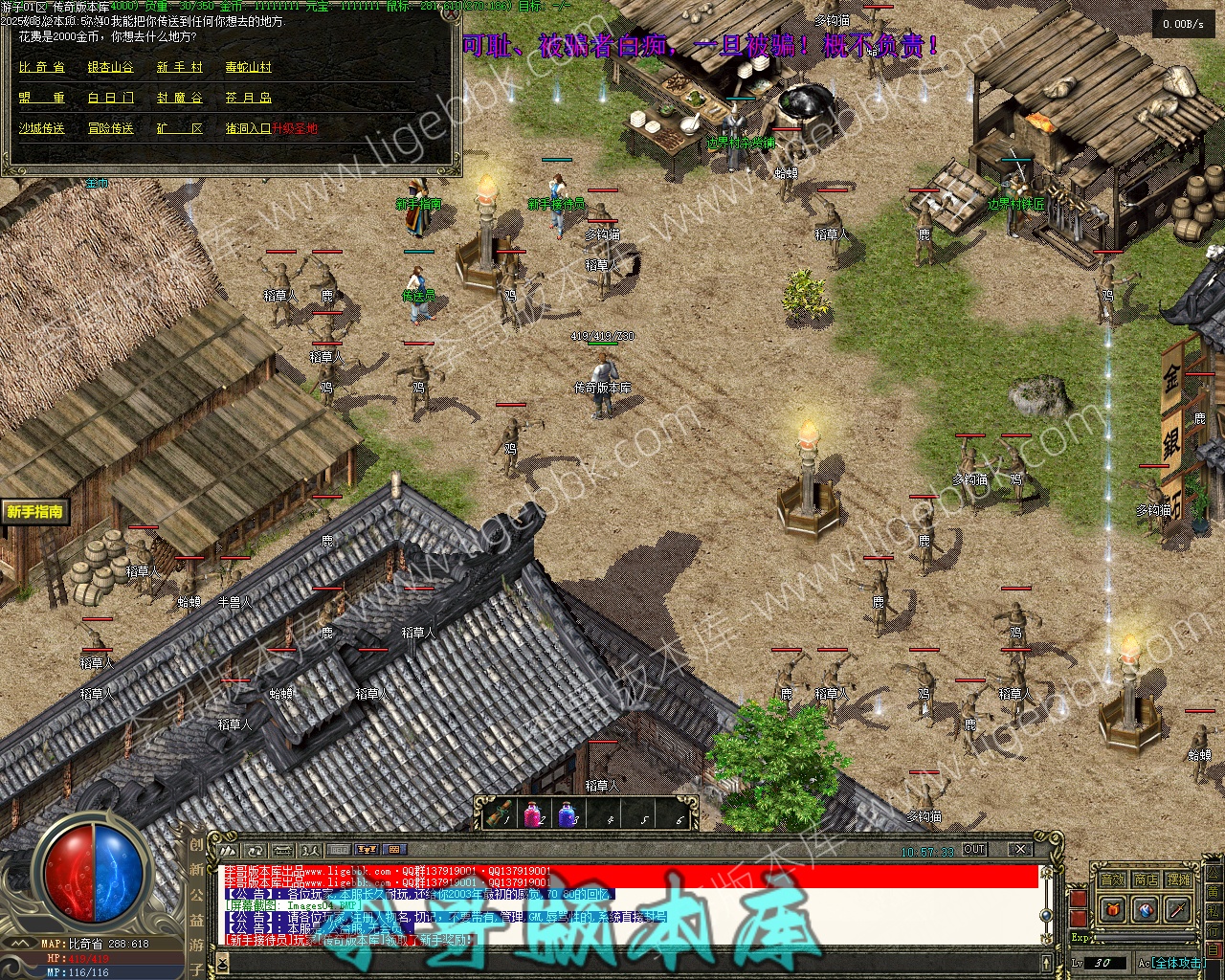Go to 矿区 using the teleporter

(180, 128)
